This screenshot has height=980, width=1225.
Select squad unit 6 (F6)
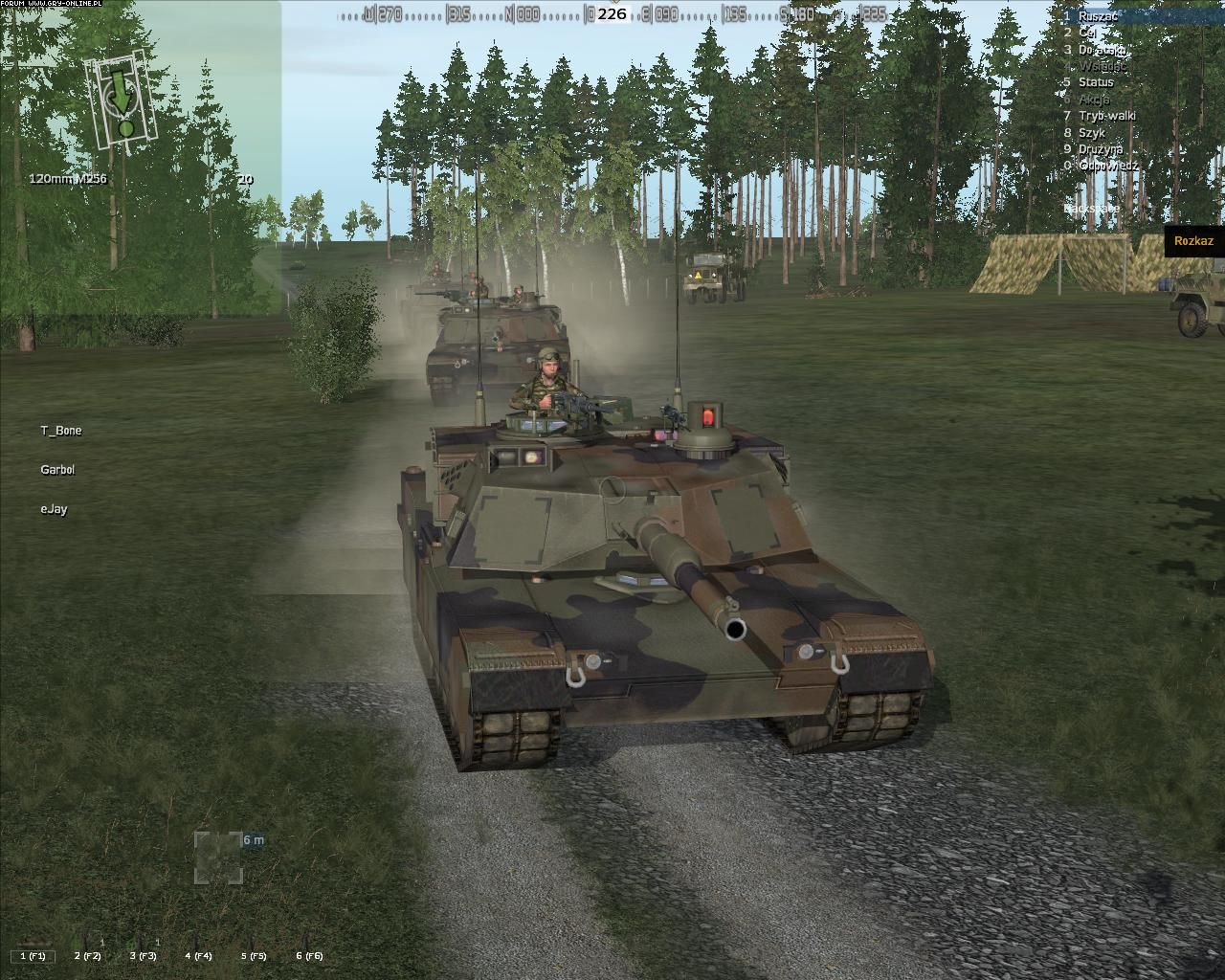coord(309,955)
